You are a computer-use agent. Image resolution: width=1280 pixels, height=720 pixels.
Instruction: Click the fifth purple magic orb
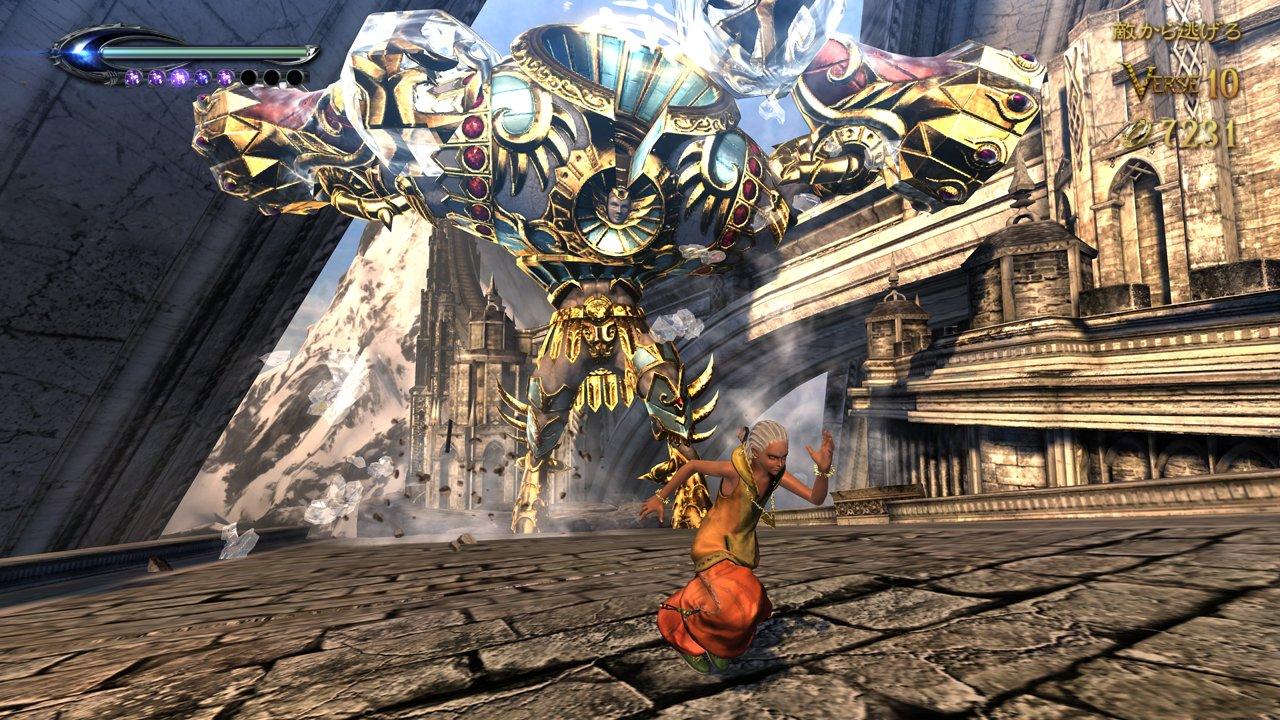tap(226, 78)
